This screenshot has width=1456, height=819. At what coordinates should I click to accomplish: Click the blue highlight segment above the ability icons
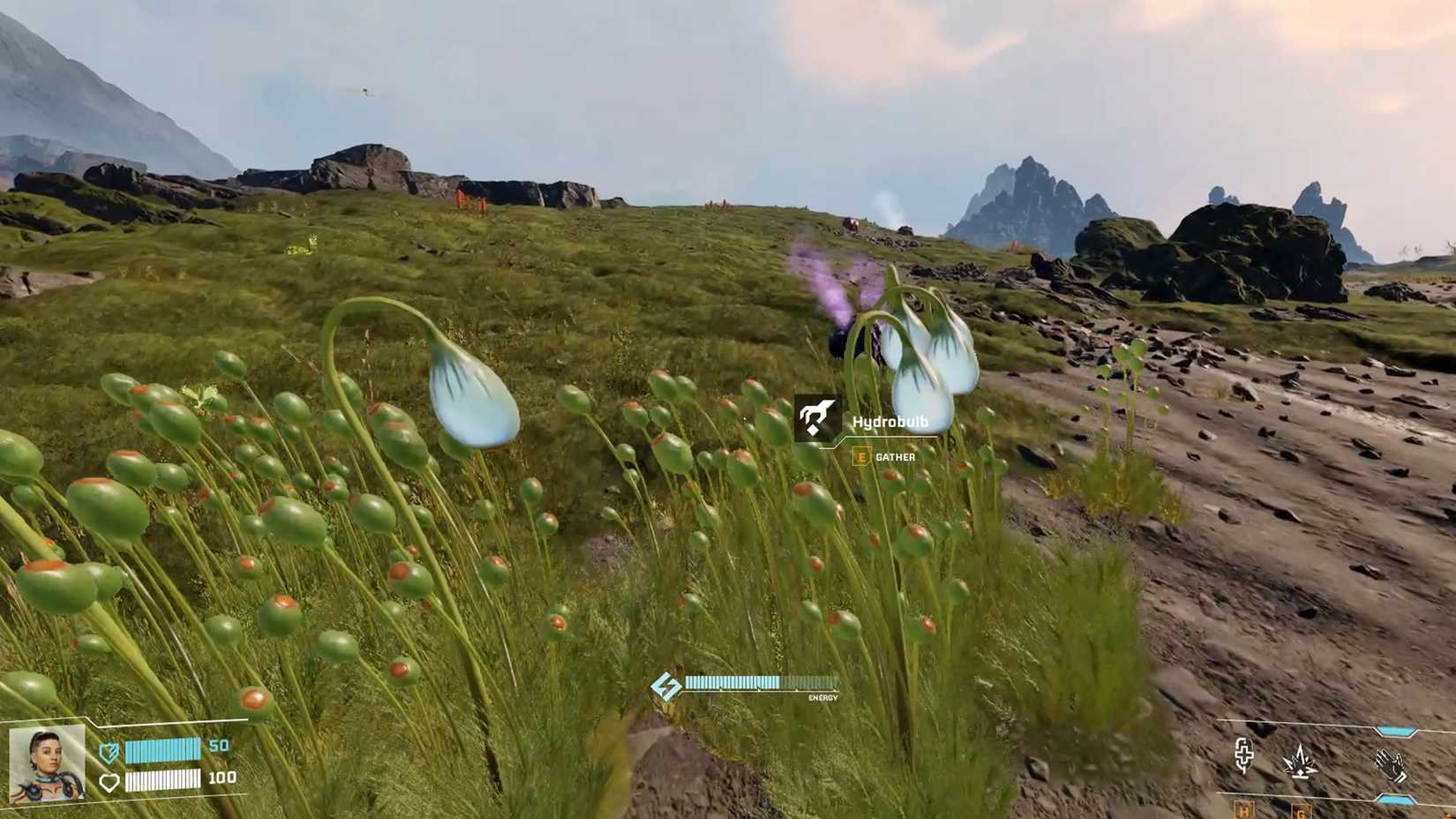coord(1395,731)
